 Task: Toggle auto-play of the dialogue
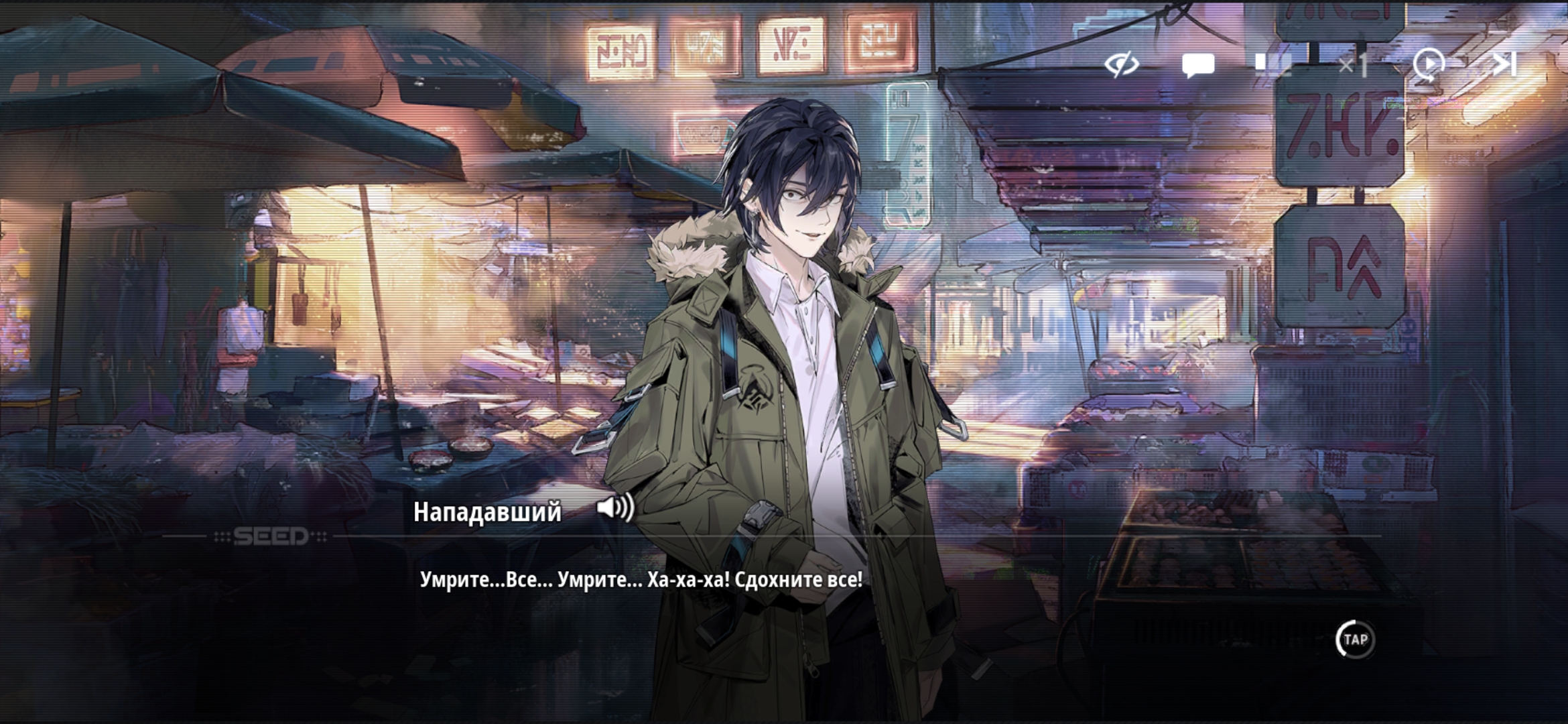[1429, 65]
